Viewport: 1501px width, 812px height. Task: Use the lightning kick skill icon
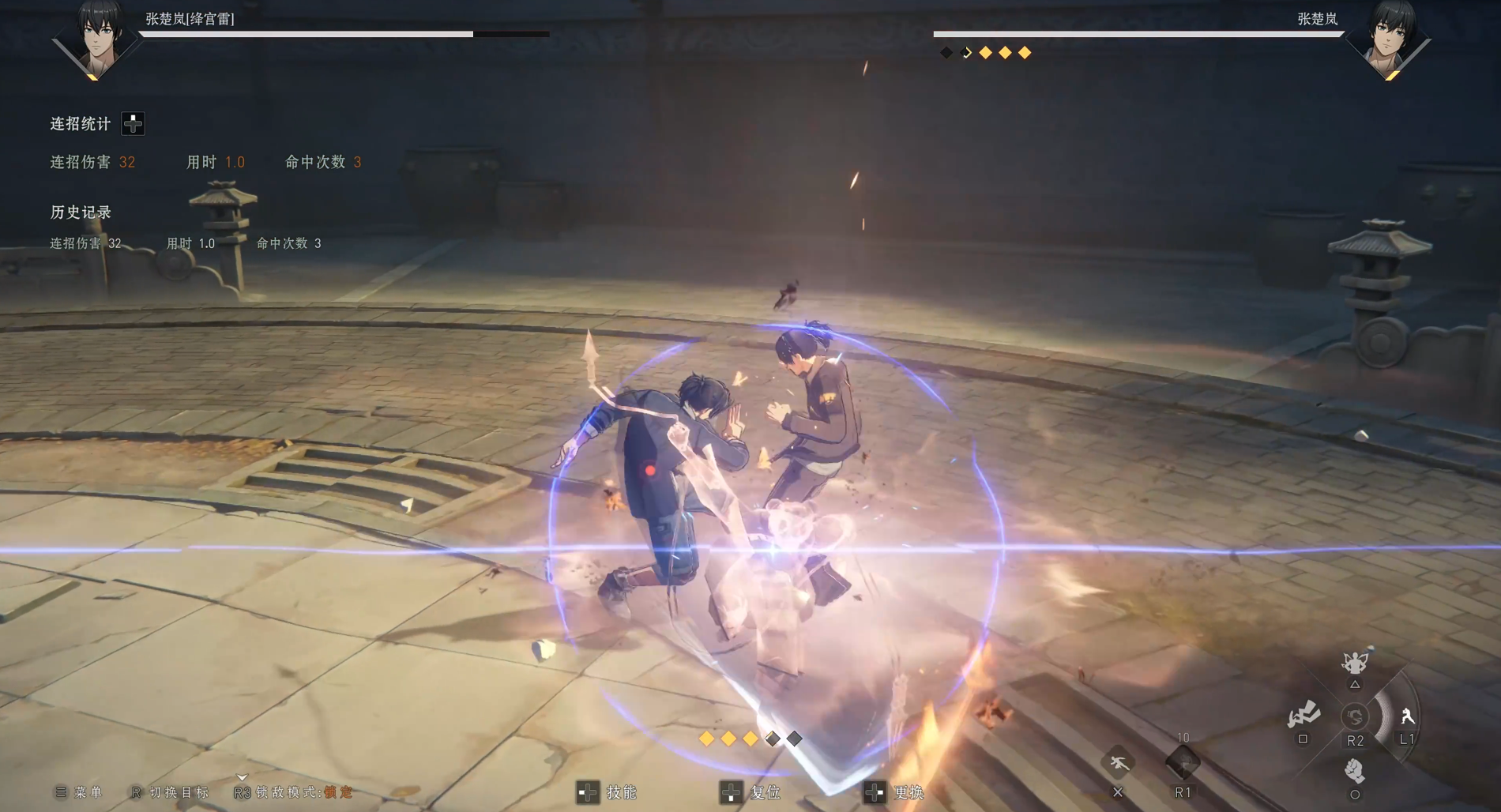click(x=1303, y=715)
